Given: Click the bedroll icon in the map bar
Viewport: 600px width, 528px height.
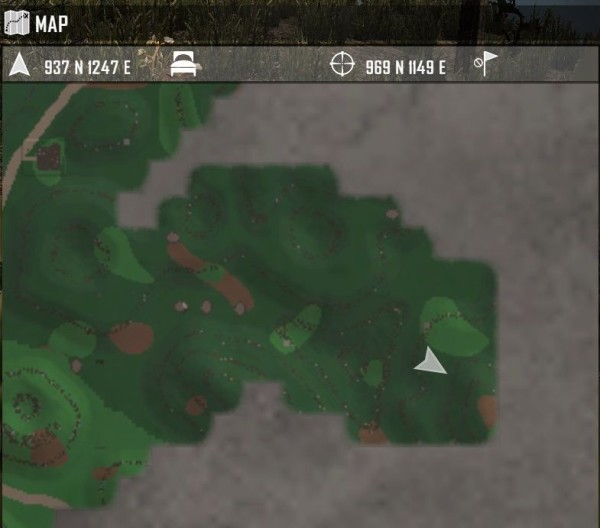Looking at the screenshot, I should pyautogui.click(x=184, y=66).
